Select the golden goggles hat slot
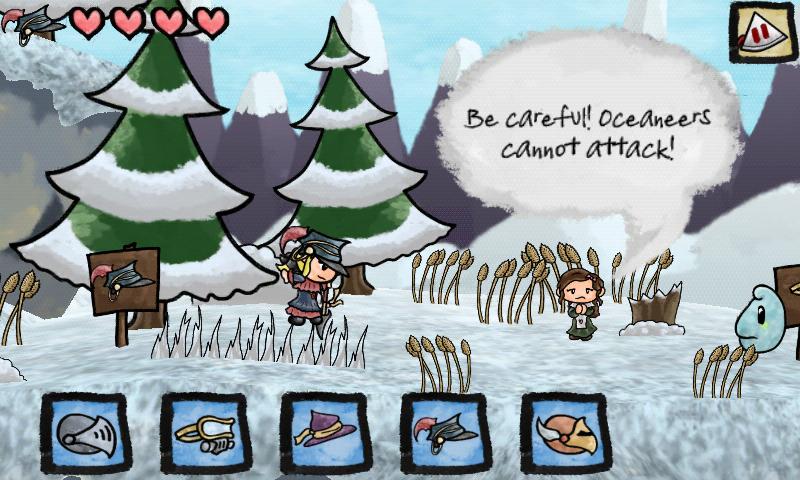 coord(206,433)
